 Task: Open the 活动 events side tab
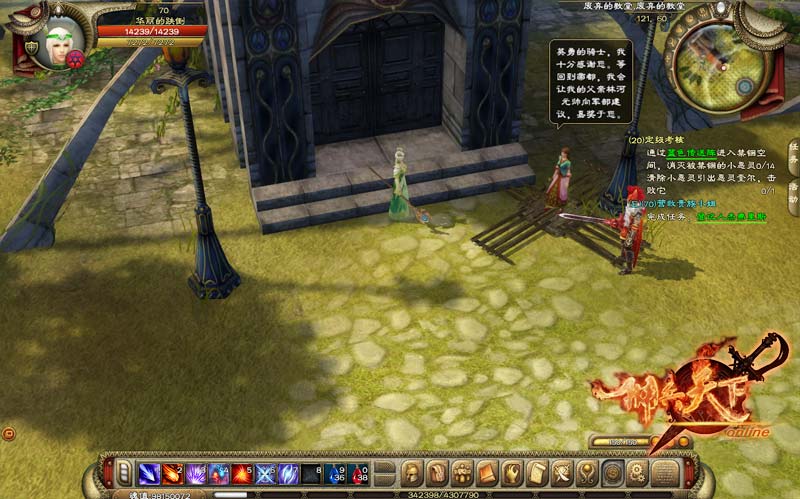[793, 190]
